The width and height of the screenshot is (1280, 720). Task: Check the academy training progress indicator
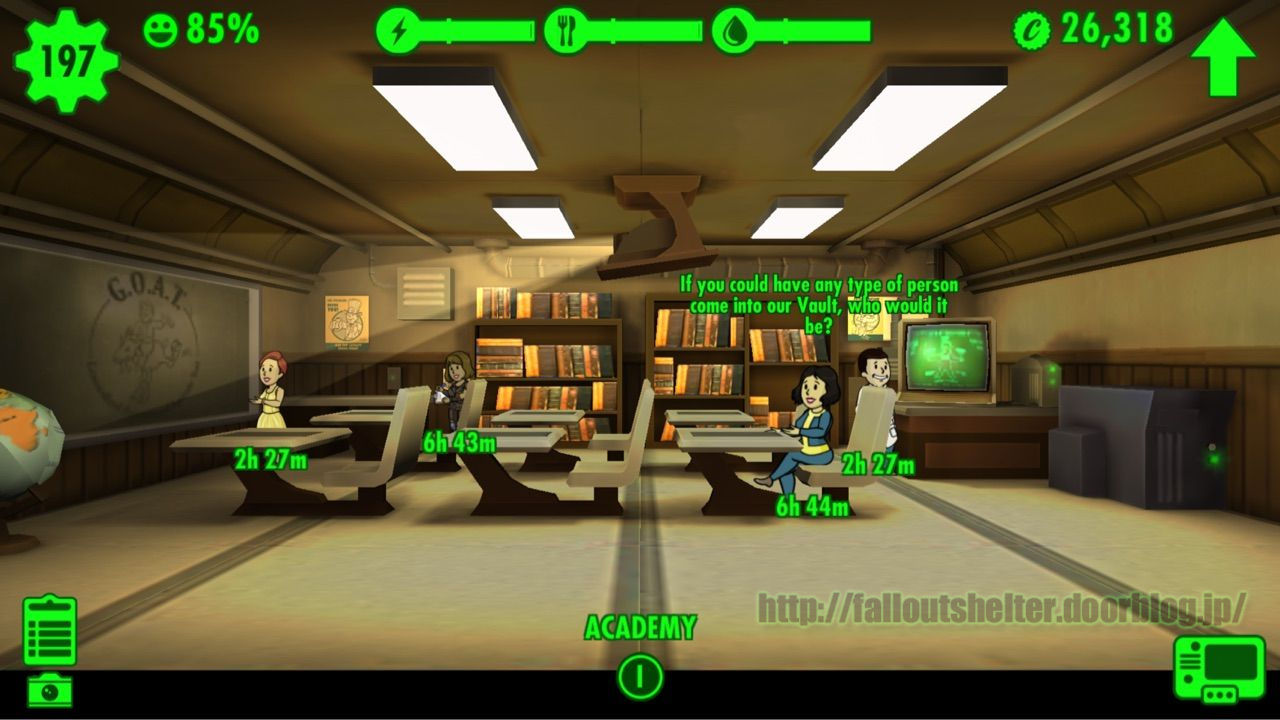[x=640, y=674]
